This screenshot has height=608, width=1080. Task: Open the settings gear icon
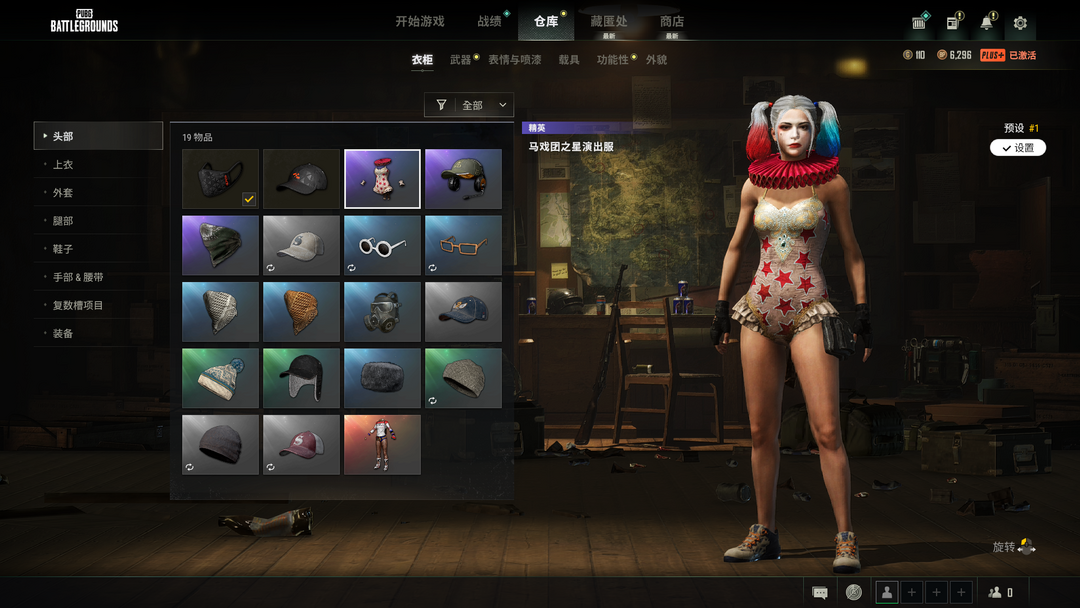coord(1020,23)
